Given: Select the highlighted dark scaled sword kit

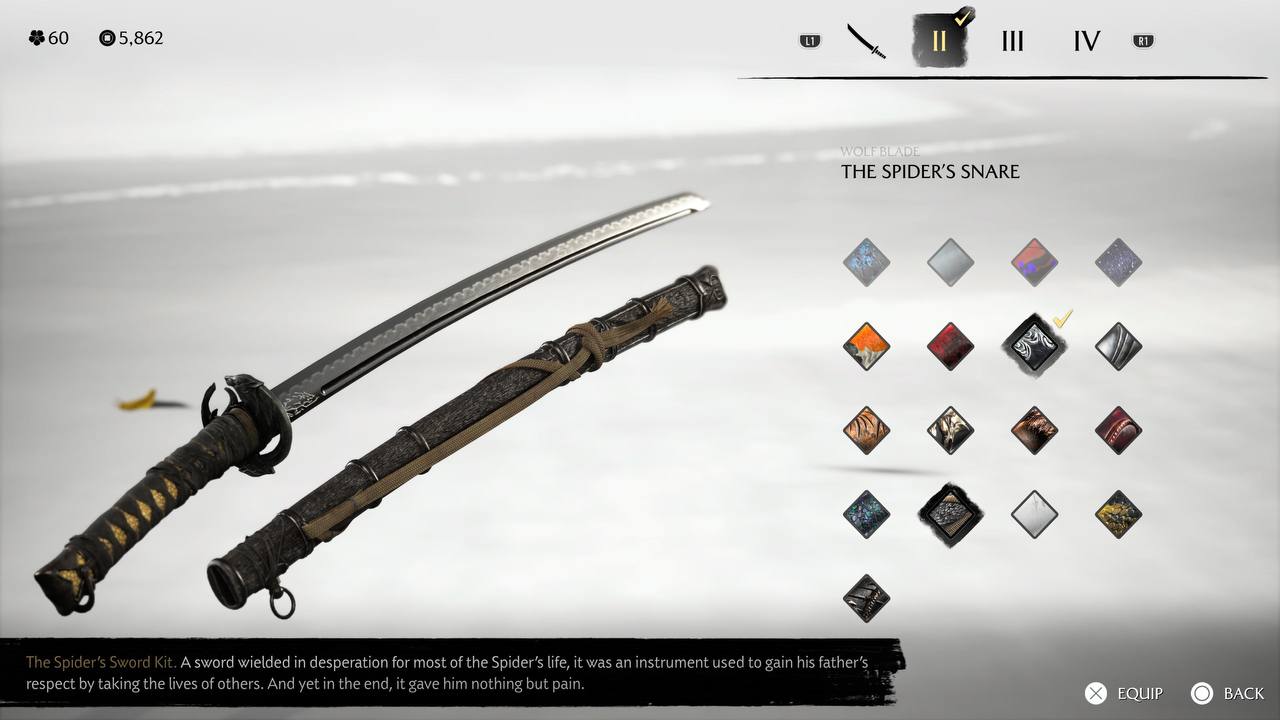Looking at the screenshot, I should coord(950,515).
